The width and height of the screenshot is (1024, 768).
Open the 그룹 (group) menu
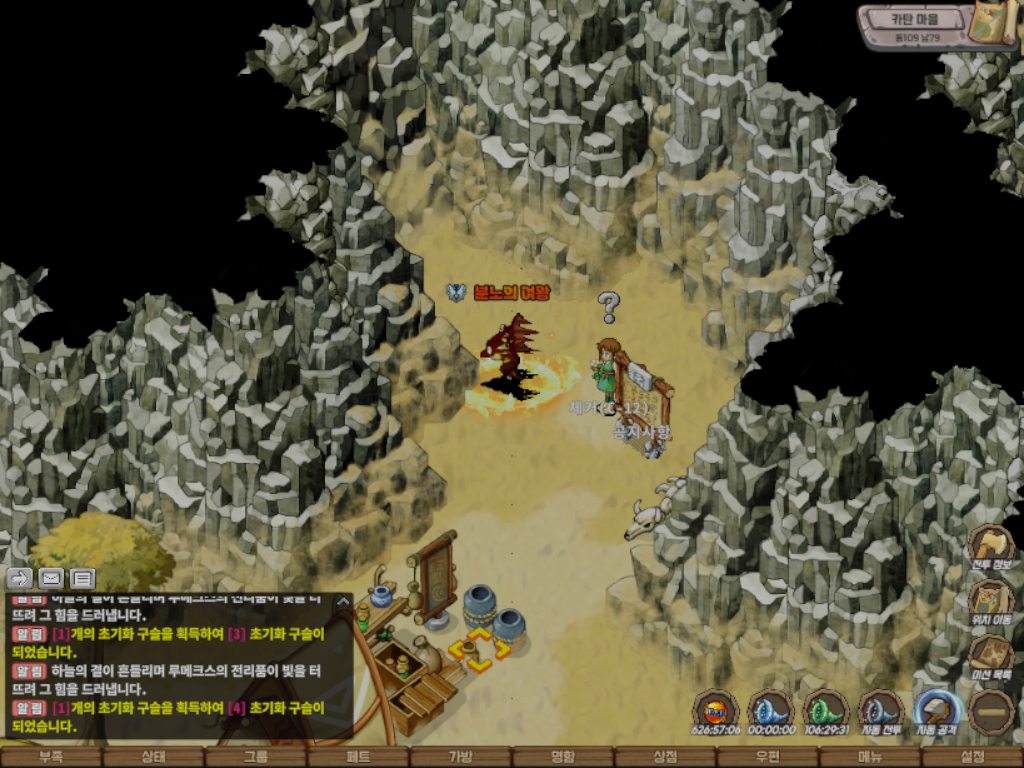[x=256, y=757]
